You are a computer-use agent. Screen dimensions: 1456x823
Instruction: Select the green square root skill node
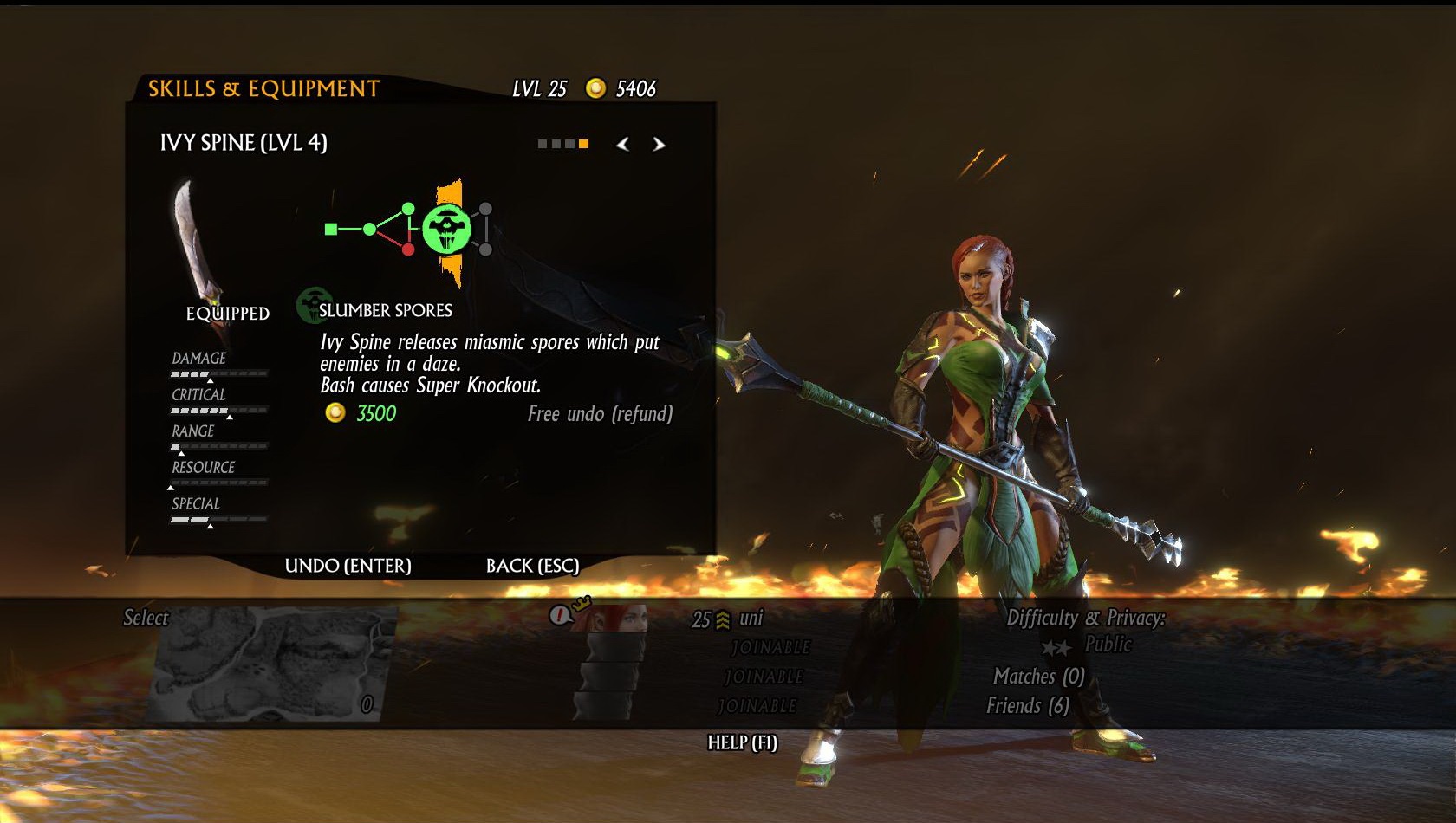click(331, 229)
